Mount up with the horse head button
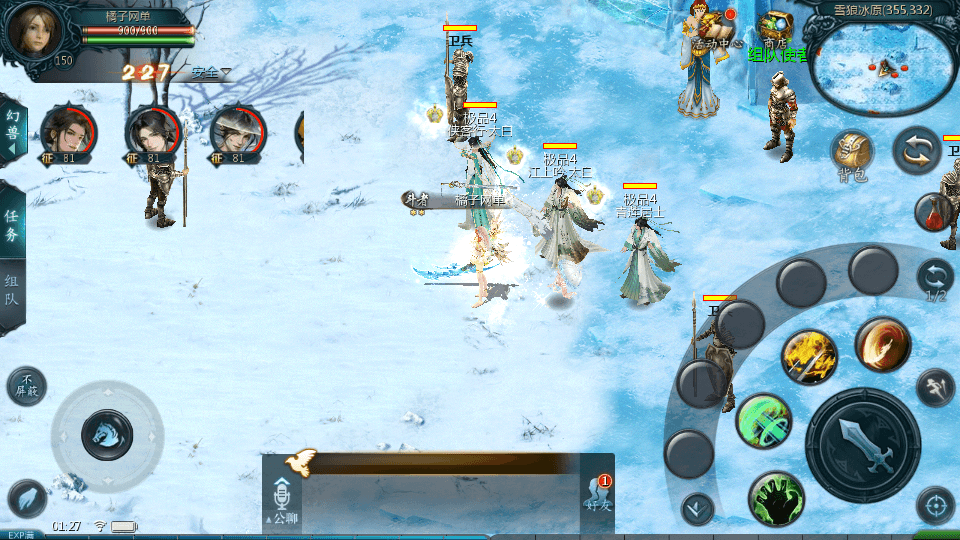Screen dimensions: 960x540 click(106, 434)
